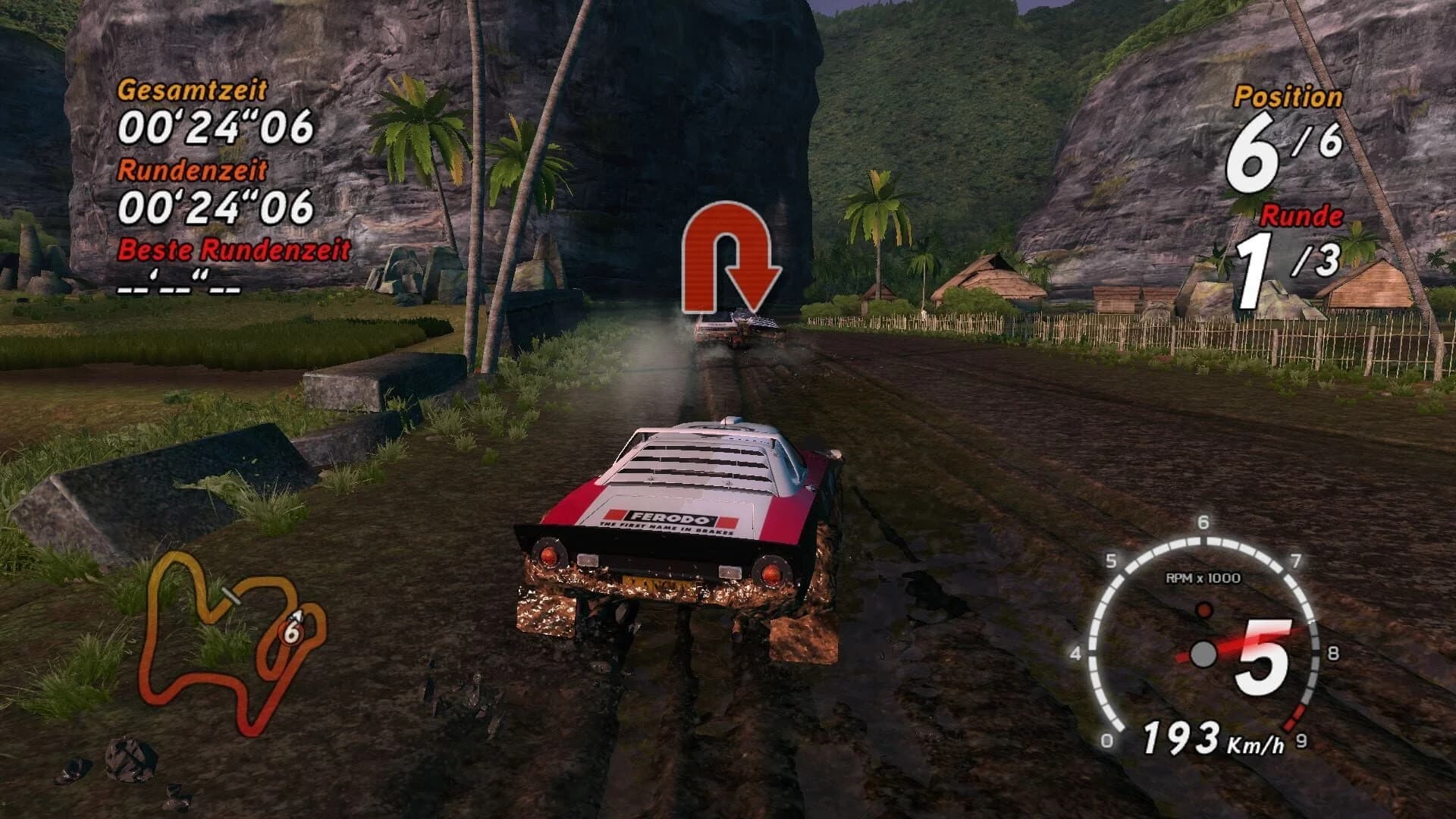Click the red zone on the RPM gauge

coord(1296,717)
